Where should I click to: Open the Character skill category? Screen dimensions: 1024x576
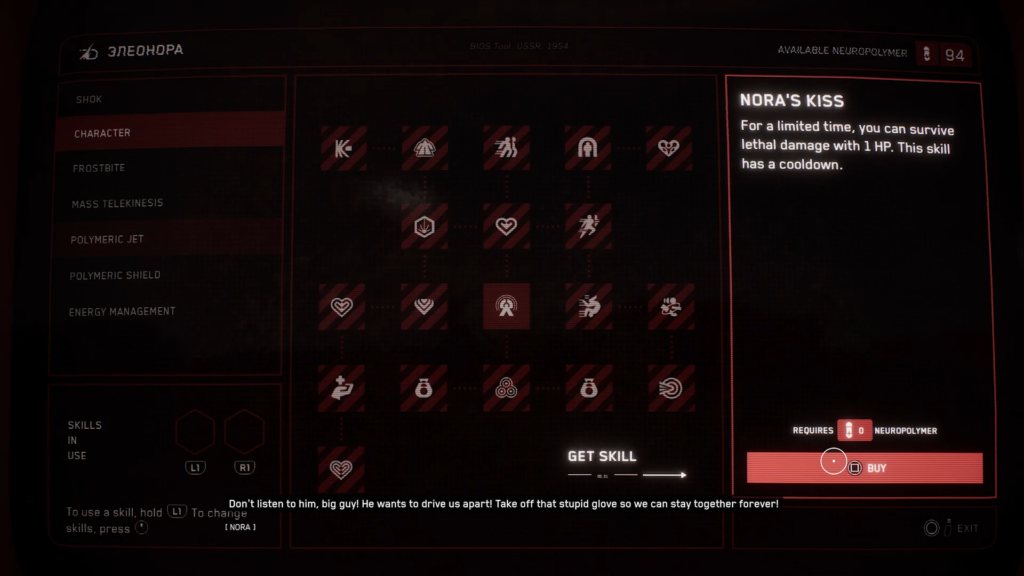[102, 133]
